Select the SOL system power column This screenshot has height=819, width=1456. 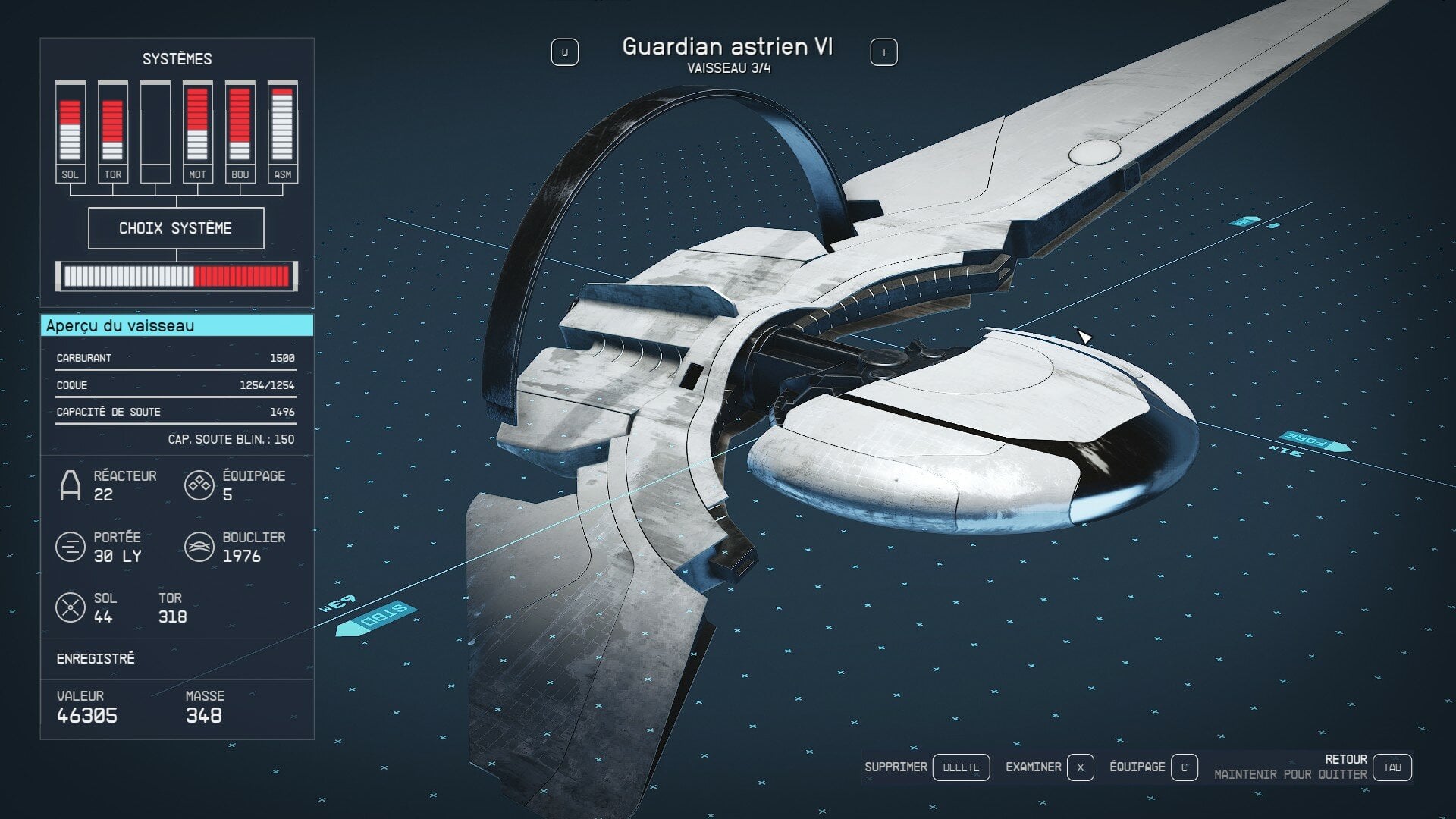70,130
